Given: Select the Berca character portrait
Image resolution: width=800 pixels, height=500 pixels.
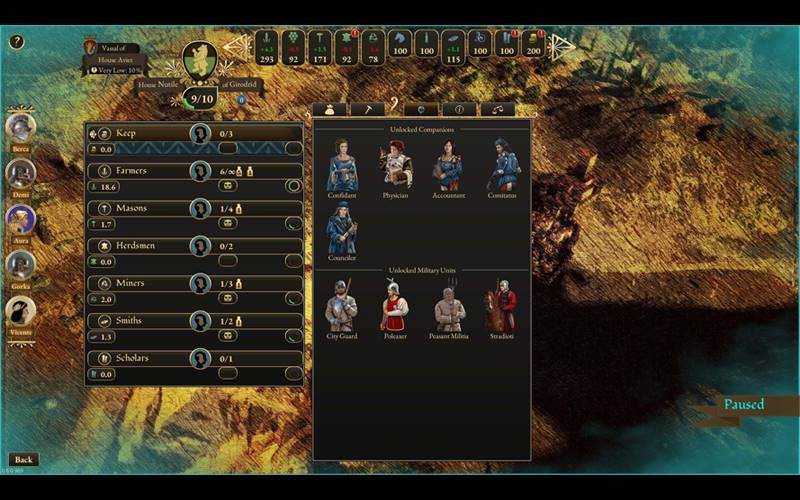Looking at the screenshot, I should [21, 128].
